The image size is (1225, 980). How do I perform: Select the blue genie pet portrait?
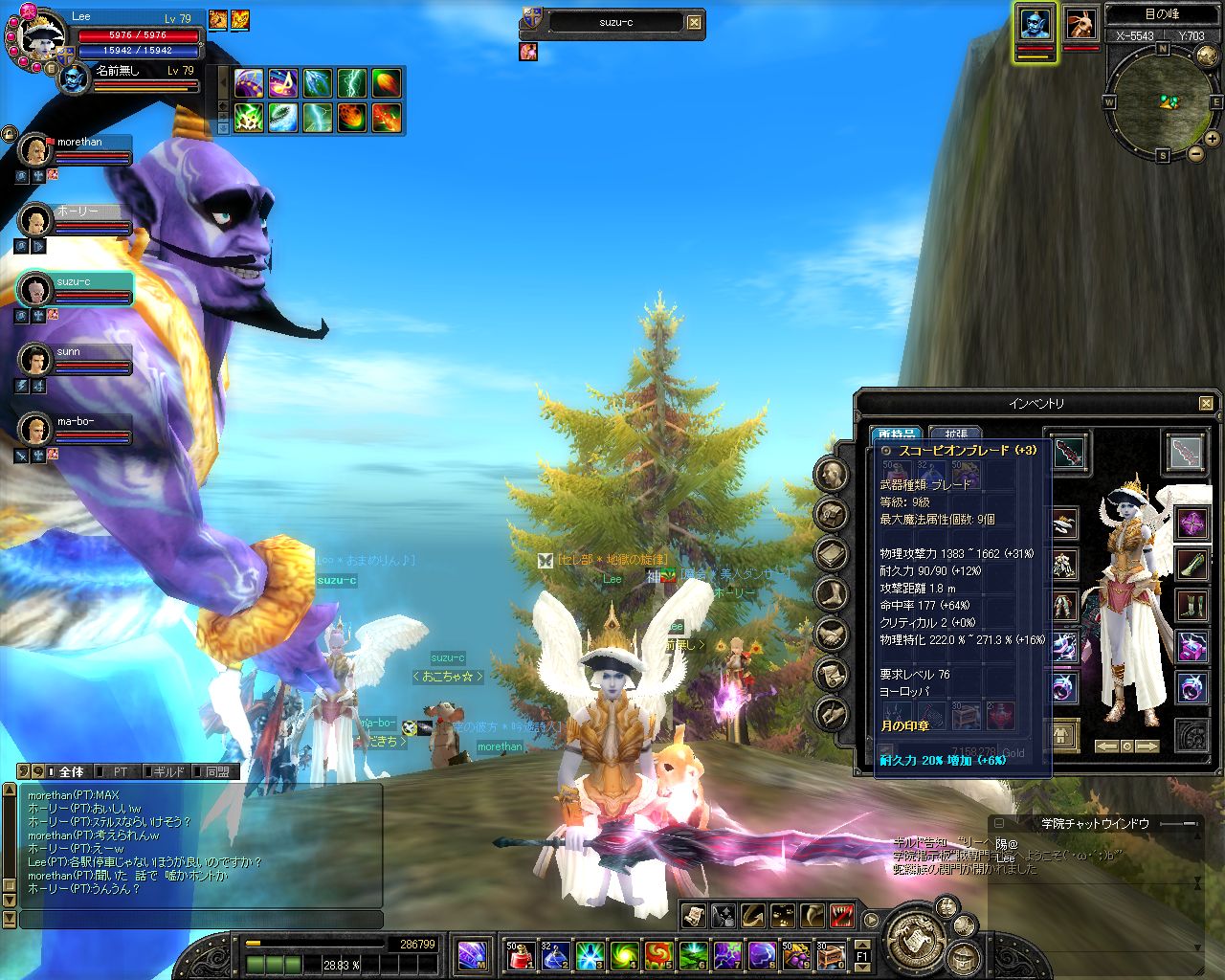coord(1034,25)
